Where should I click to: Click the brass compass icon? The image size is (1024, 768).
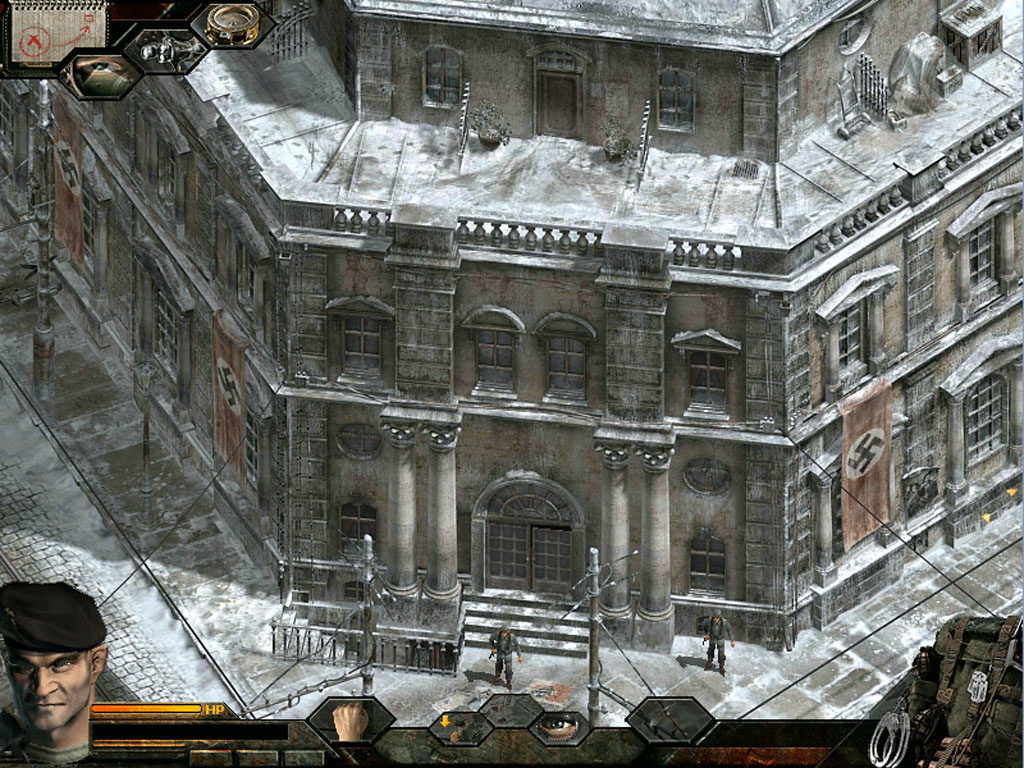(x=232, y=24)
